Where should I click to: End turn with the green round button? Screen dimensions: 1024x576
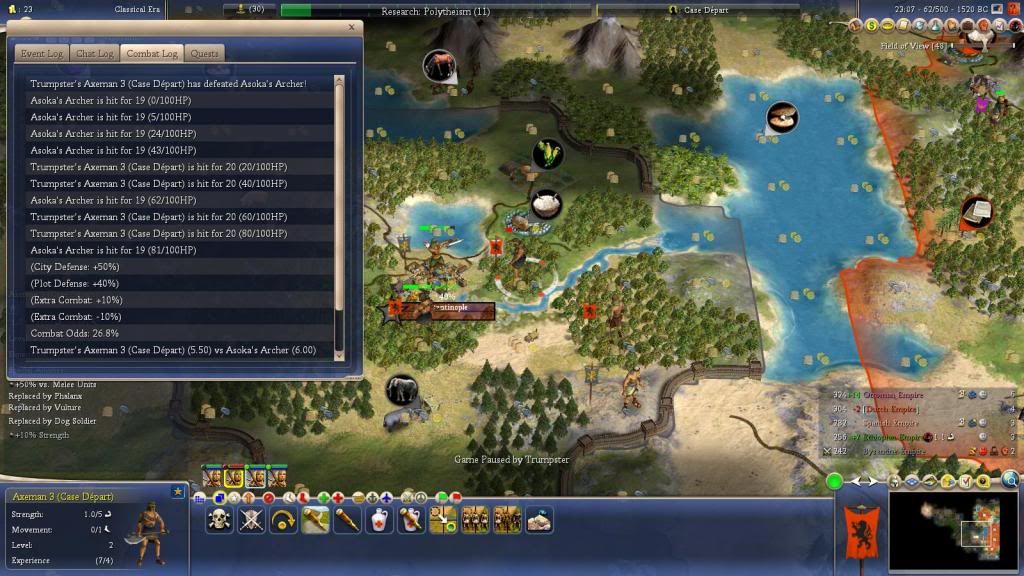pos(834,482)
